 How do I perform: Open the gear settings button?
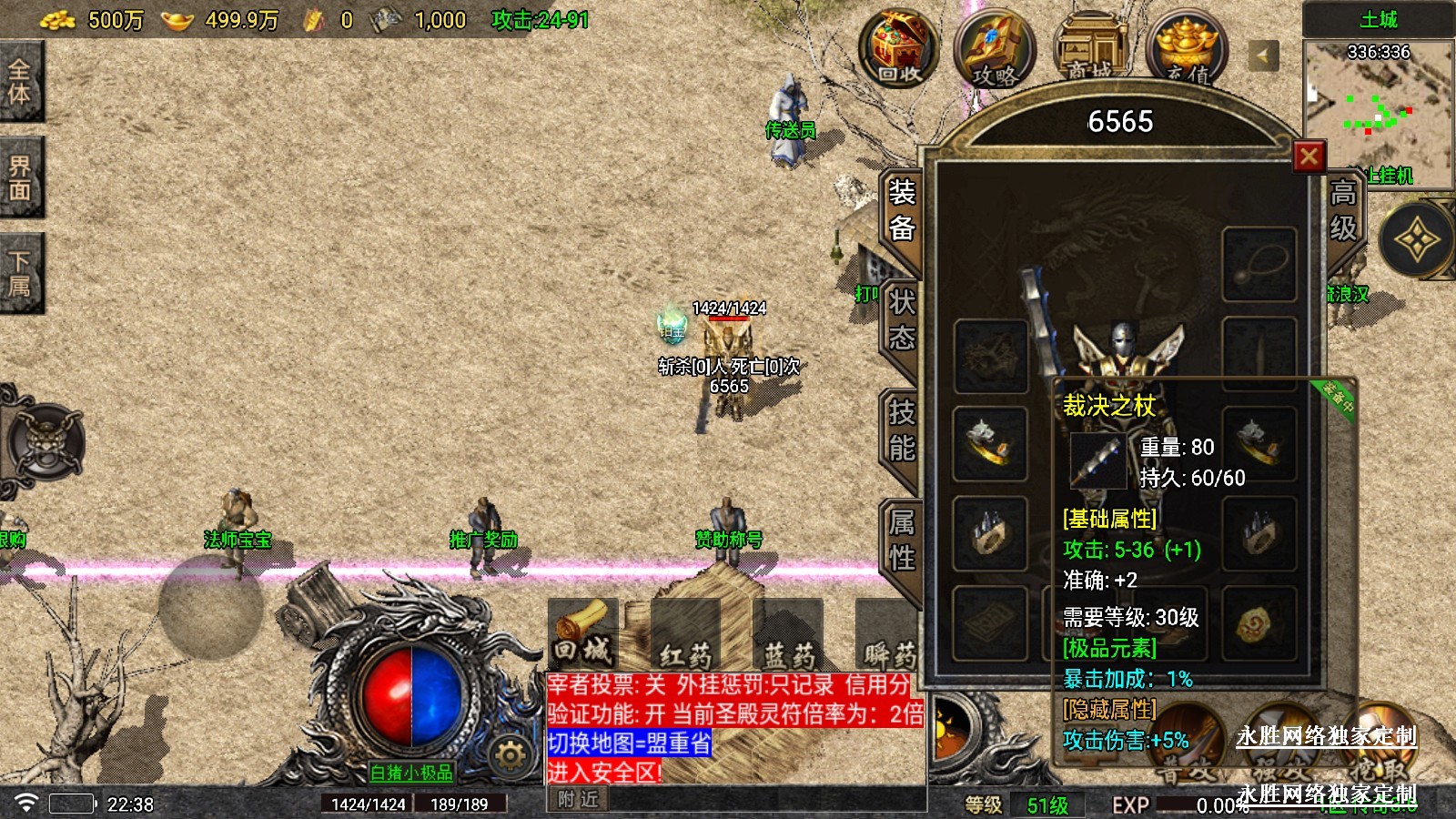(x=510, y=754)
